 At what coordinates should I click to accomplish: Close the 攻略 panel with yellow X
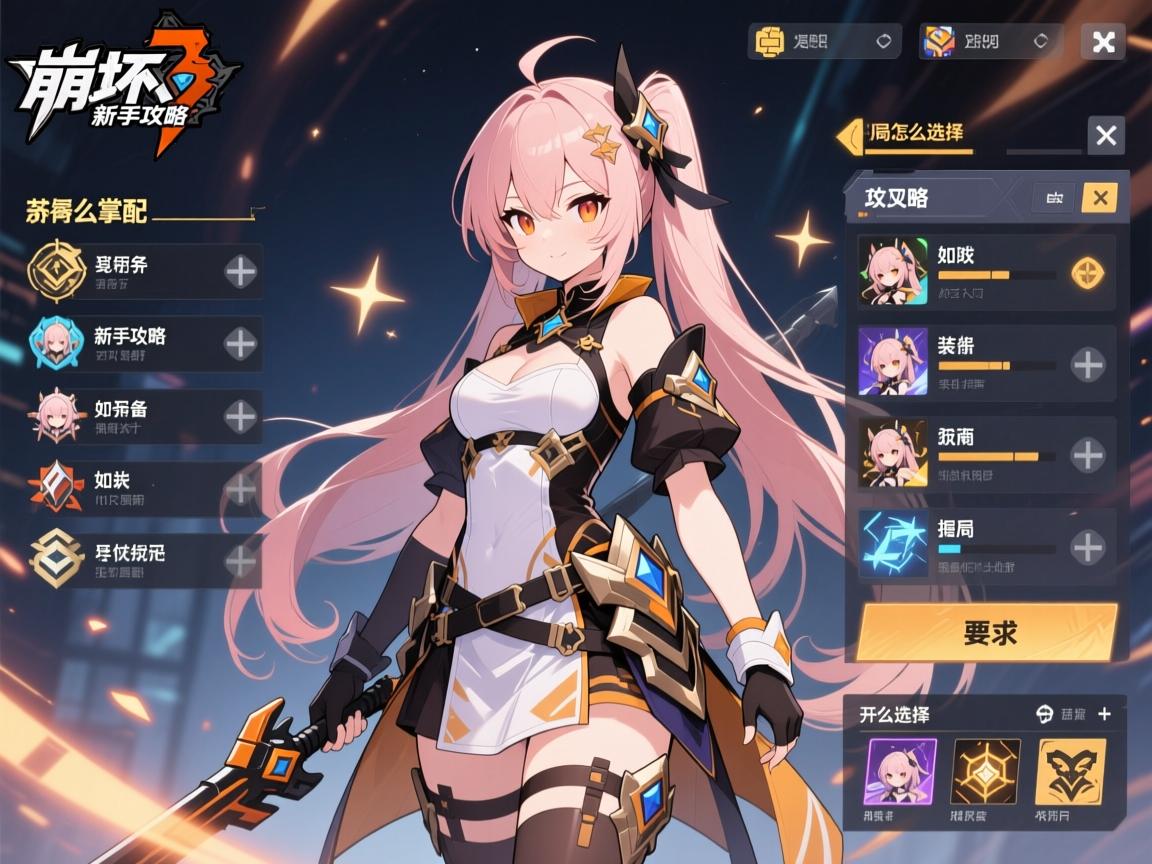click(x=1099, y=198)
